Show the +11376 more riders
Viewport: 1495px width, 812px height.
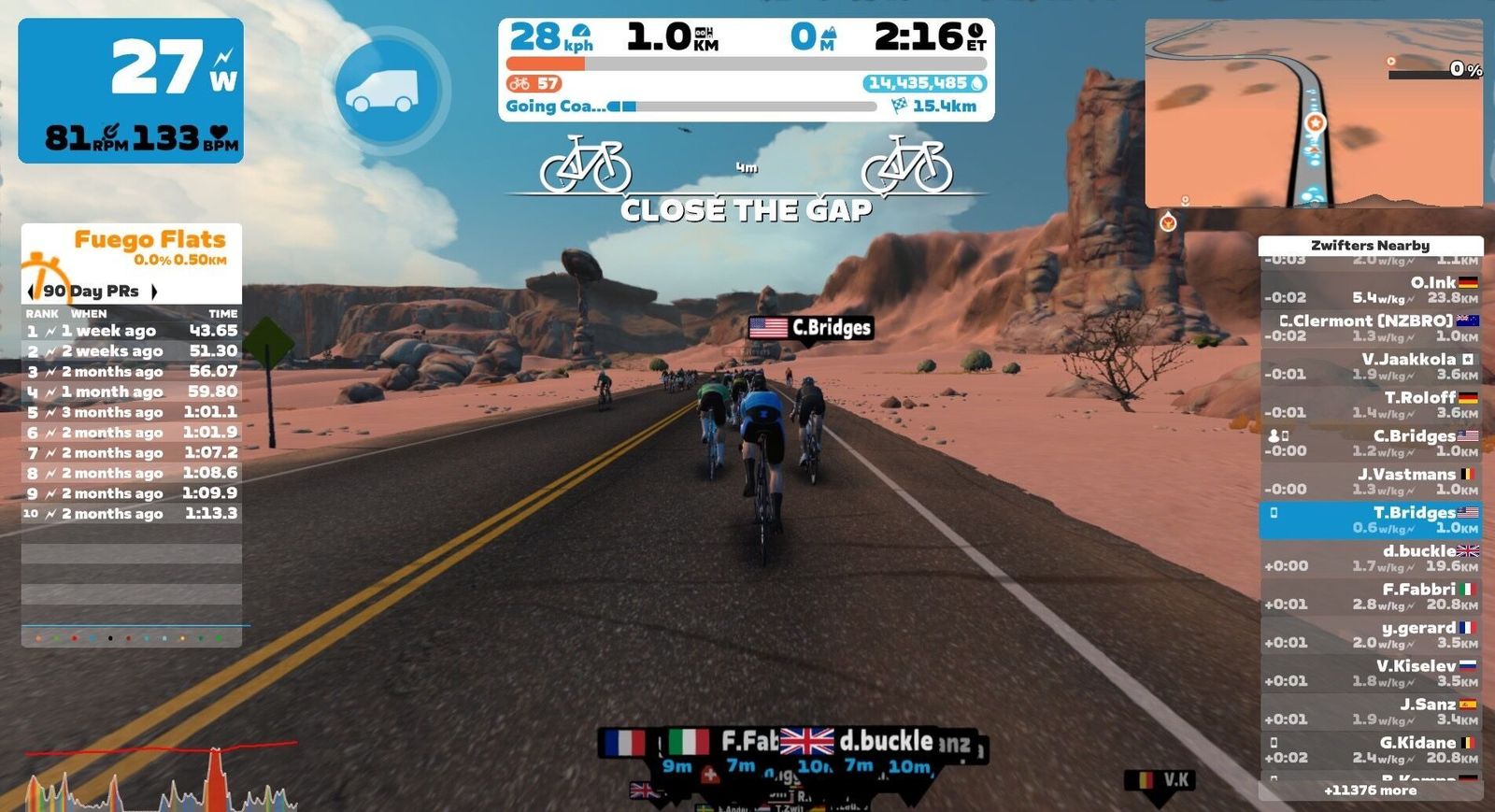point(1370,791)
